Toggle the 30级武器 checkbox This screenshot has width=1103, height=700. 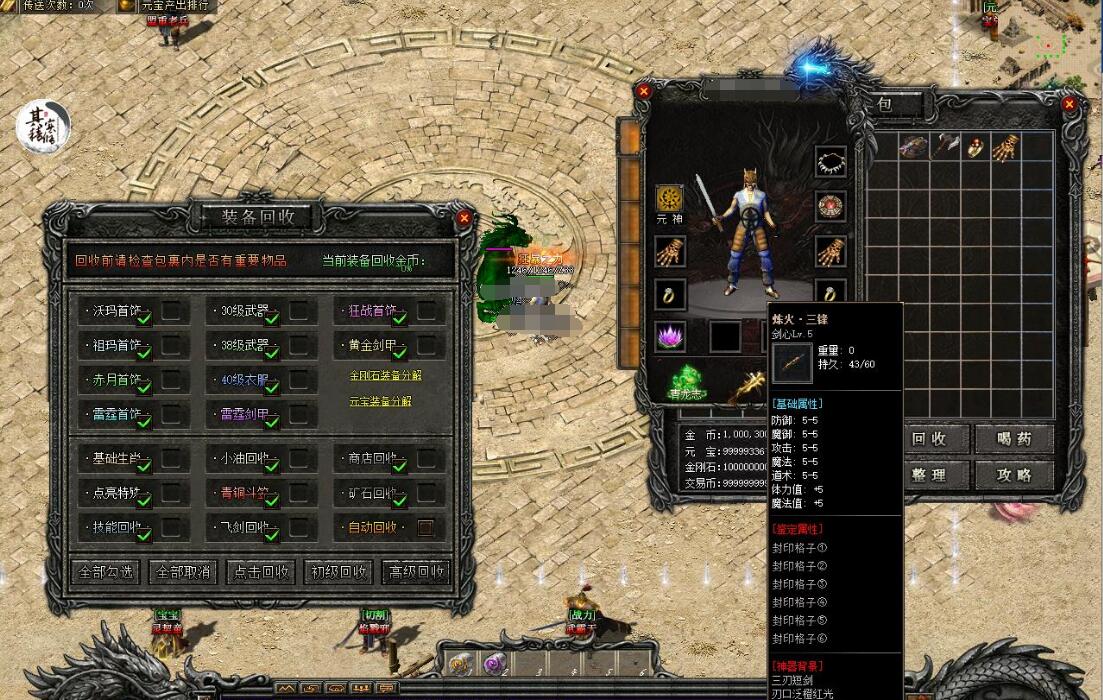(299, 311)
